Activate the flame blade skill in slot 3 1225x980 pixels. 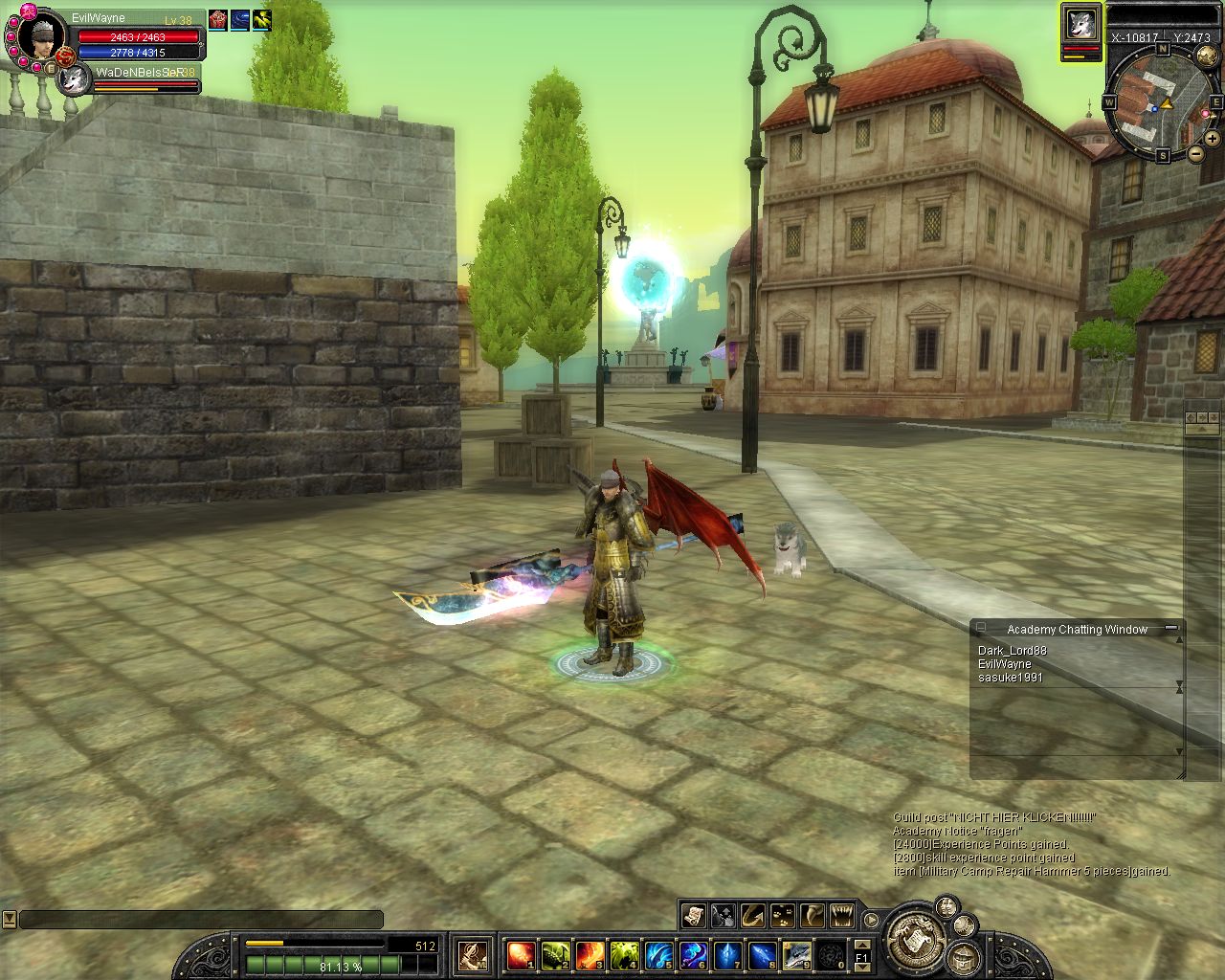coord(590,954)
